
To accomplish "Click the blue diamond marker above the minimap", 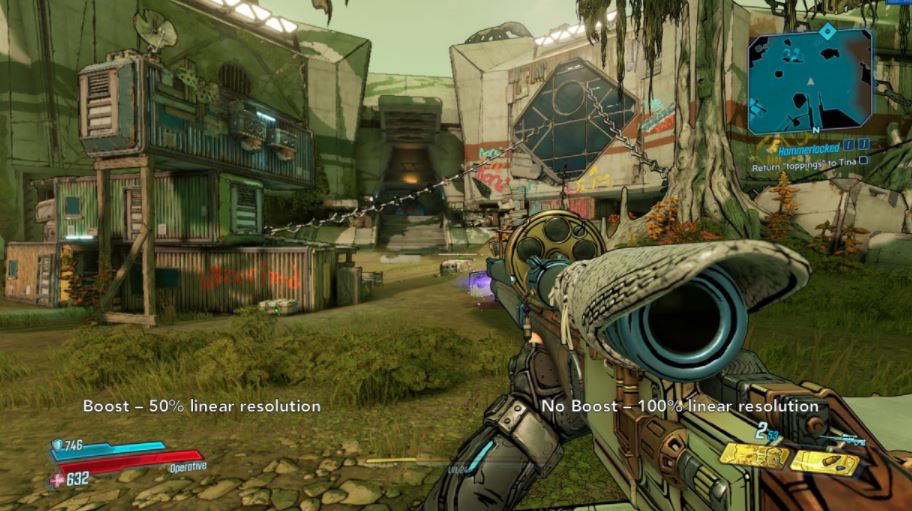I will (x=826, y=31).
